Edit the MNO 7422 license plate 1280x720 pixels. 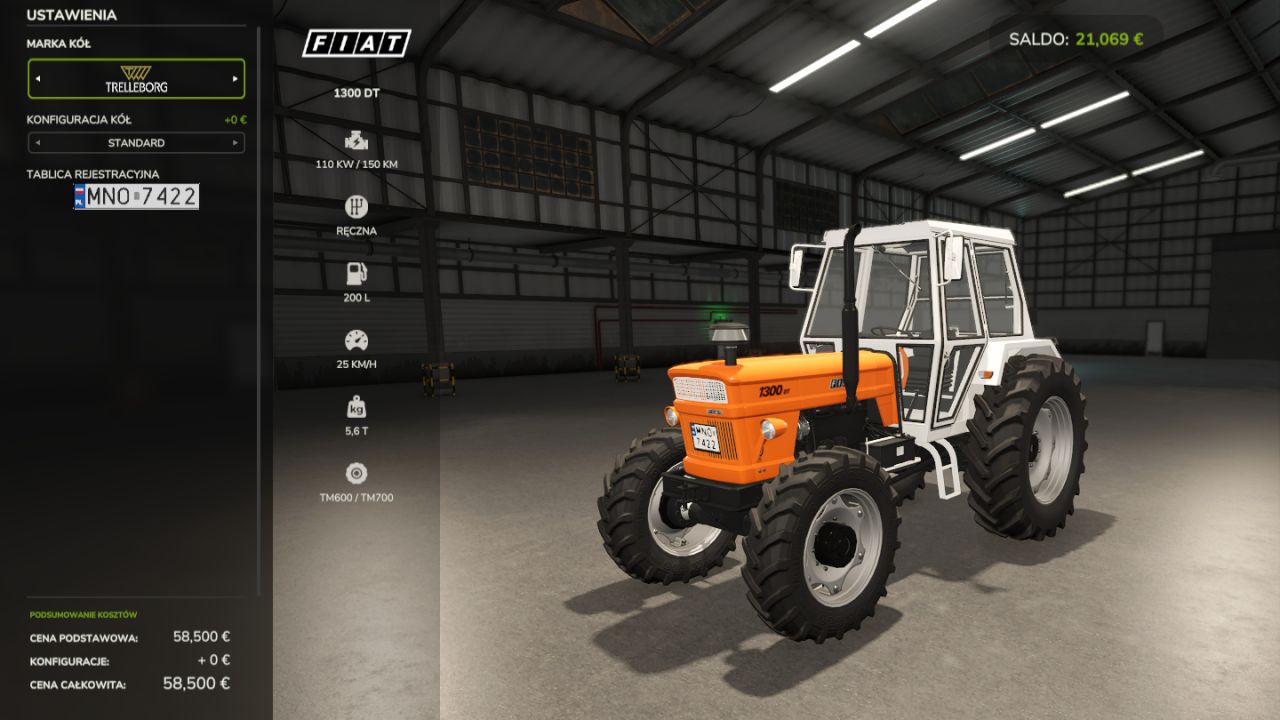(x=137, y=197)
